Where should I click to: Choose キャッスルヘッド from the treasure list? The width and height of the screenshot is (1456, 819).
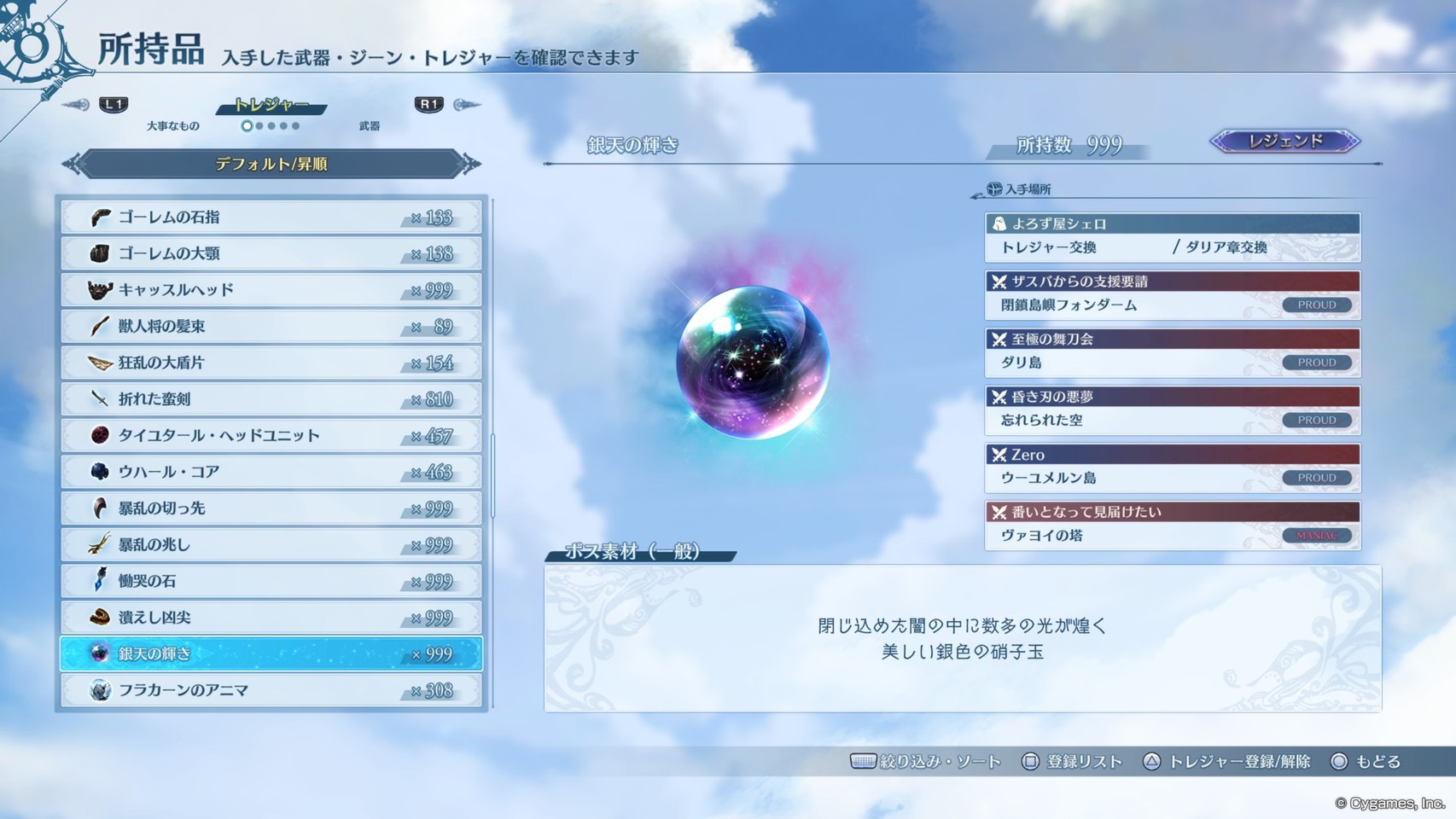tap(271, 290)
